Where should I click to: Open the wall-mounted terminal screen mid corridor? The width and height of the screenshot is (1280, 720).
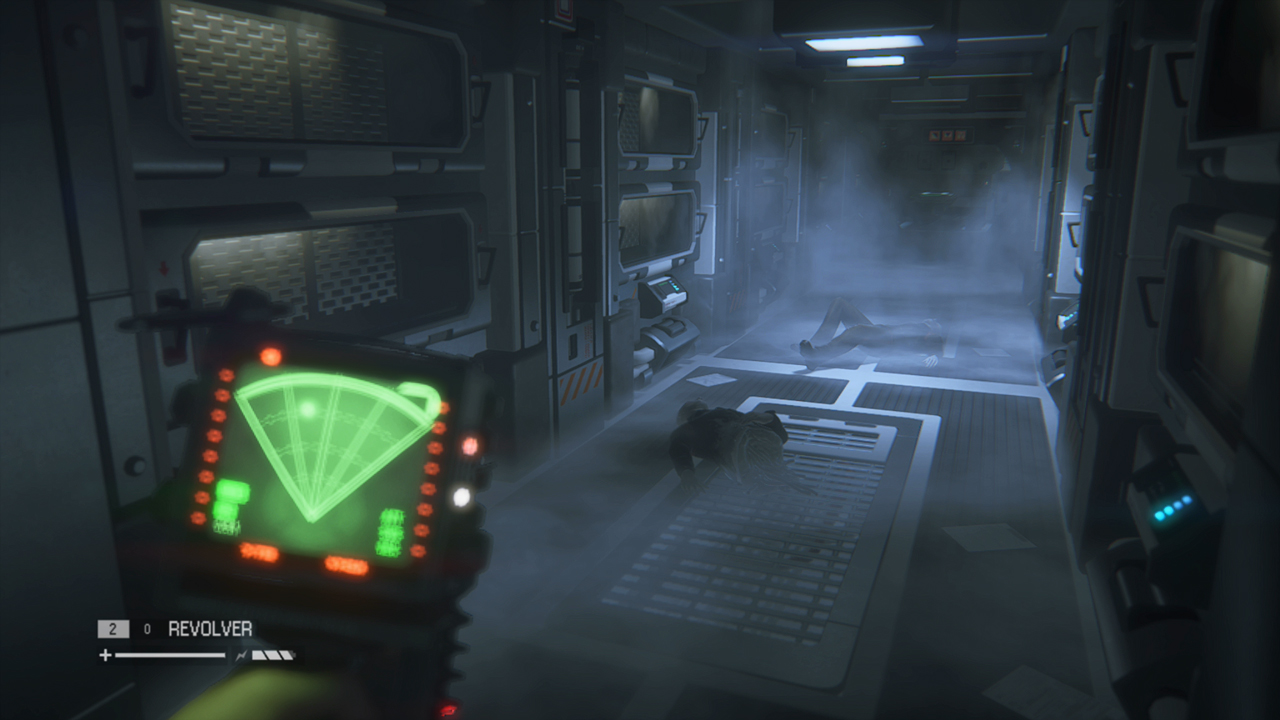pos(668,287)
